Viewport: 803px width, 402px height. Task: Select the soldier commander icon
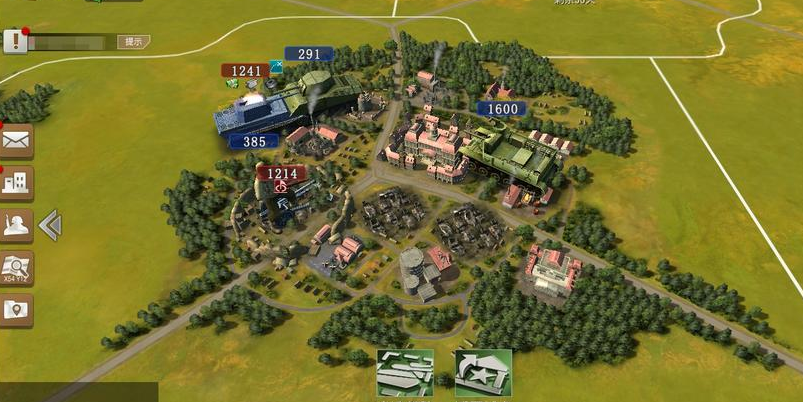coord(17,226)
